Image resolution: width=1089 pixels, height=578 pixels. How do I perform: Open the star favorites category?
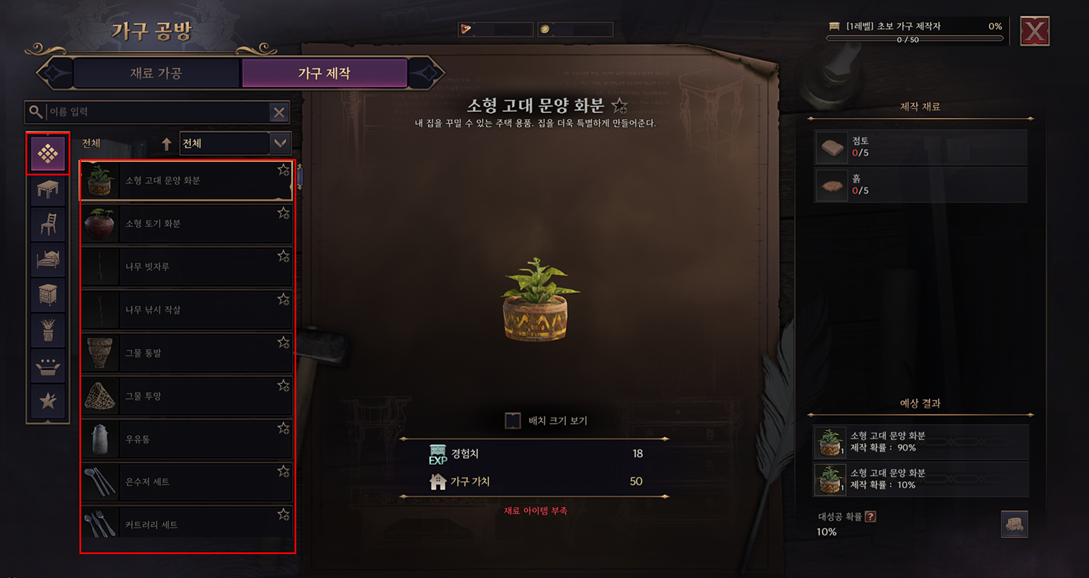[x=48, y=401]
